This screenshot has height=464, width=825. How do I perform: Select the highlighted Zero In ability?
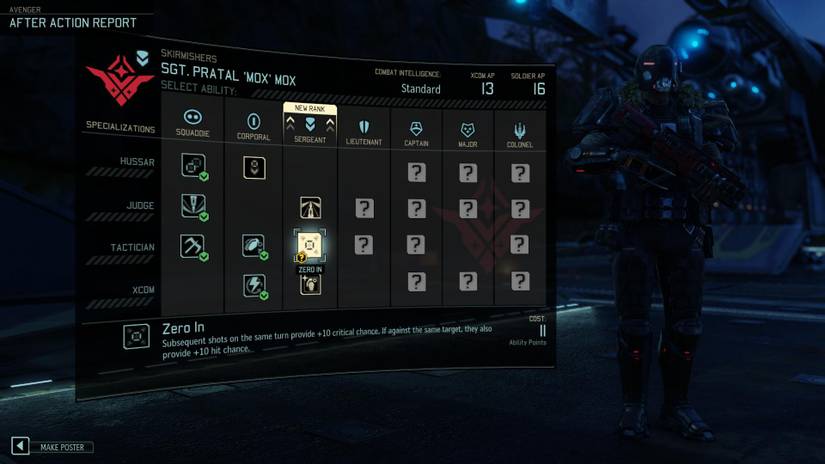[310, 244]
